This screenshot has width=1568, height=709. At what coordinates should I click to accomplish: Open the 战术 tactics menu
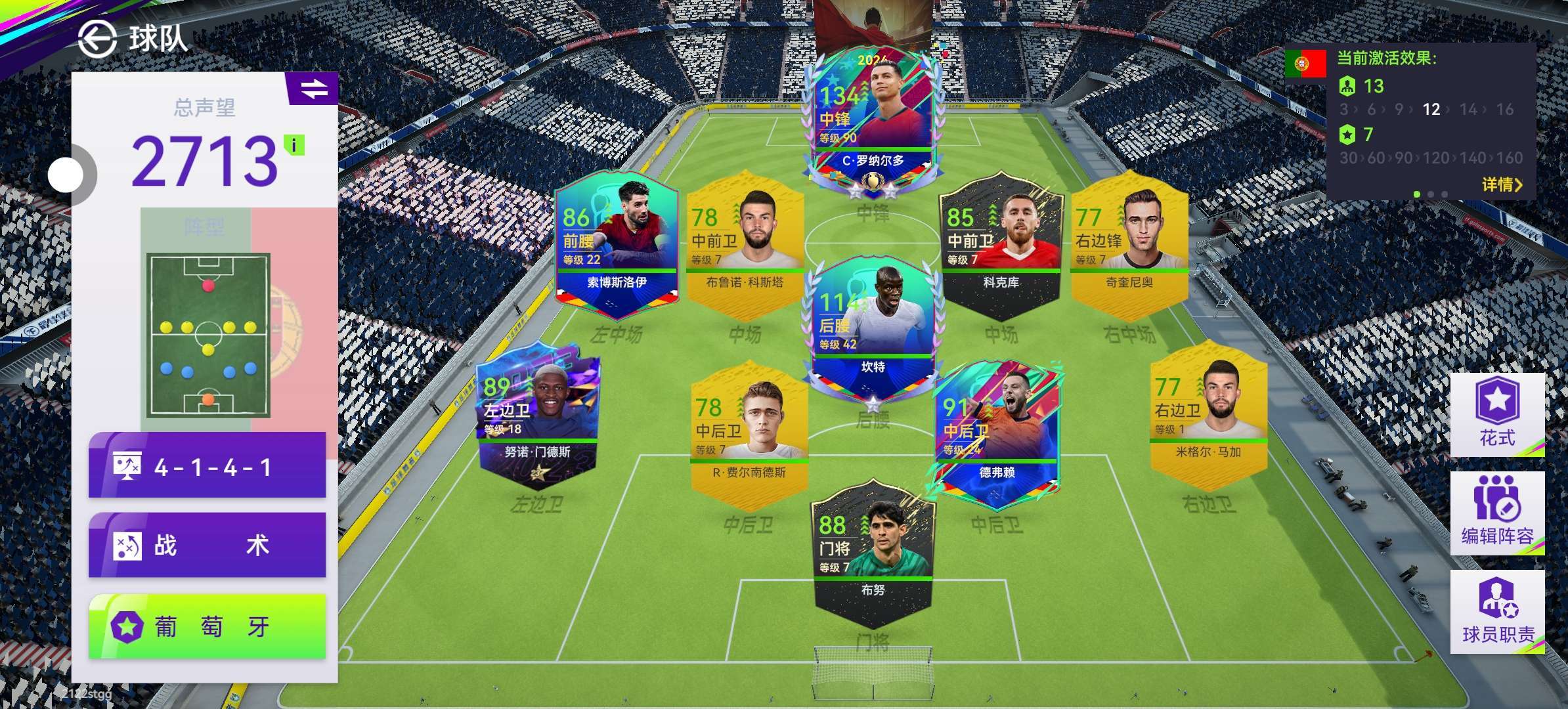click(x=207, y=545)
